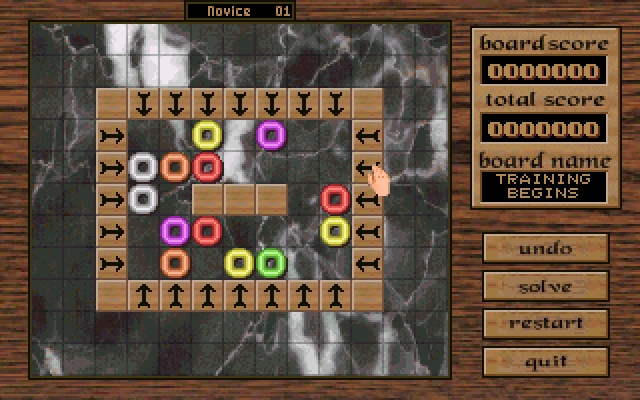Select the yellow ring beside the green ring
The height and width of the screenshot is (400, 640).
click(x=239, y=263)
